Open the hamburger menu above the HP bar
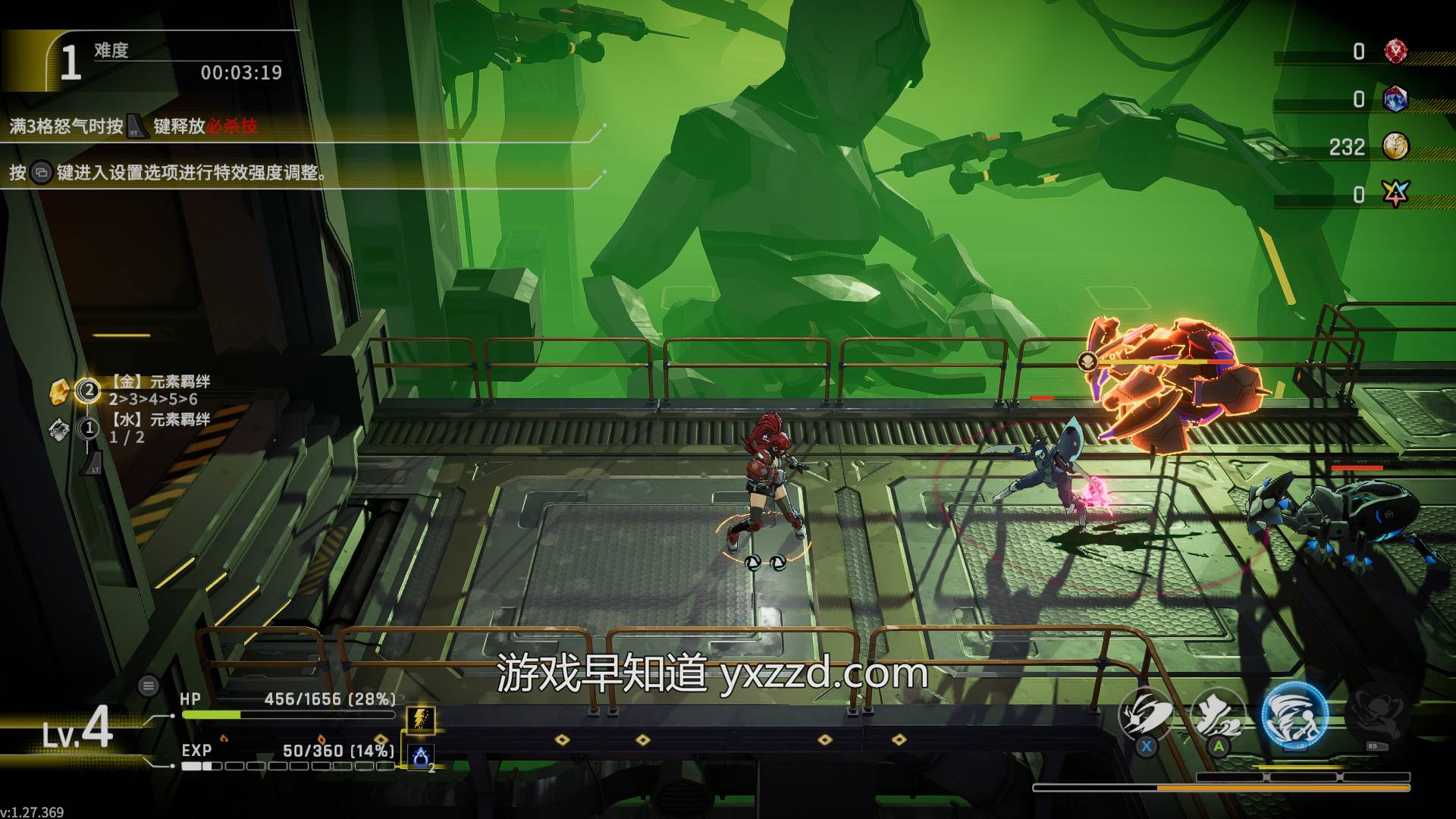 coord(149,686)
